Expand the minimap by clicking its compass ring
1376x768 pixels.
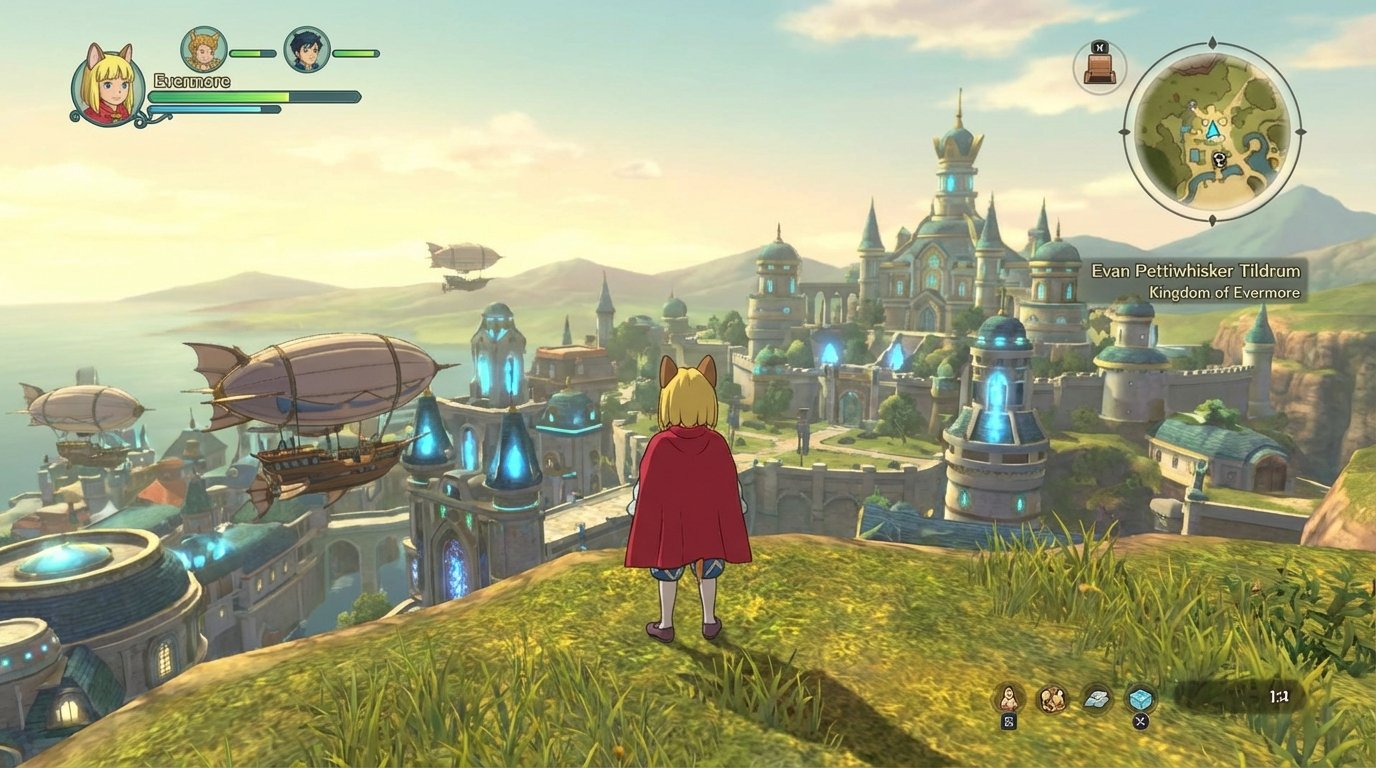[1123, 131]
